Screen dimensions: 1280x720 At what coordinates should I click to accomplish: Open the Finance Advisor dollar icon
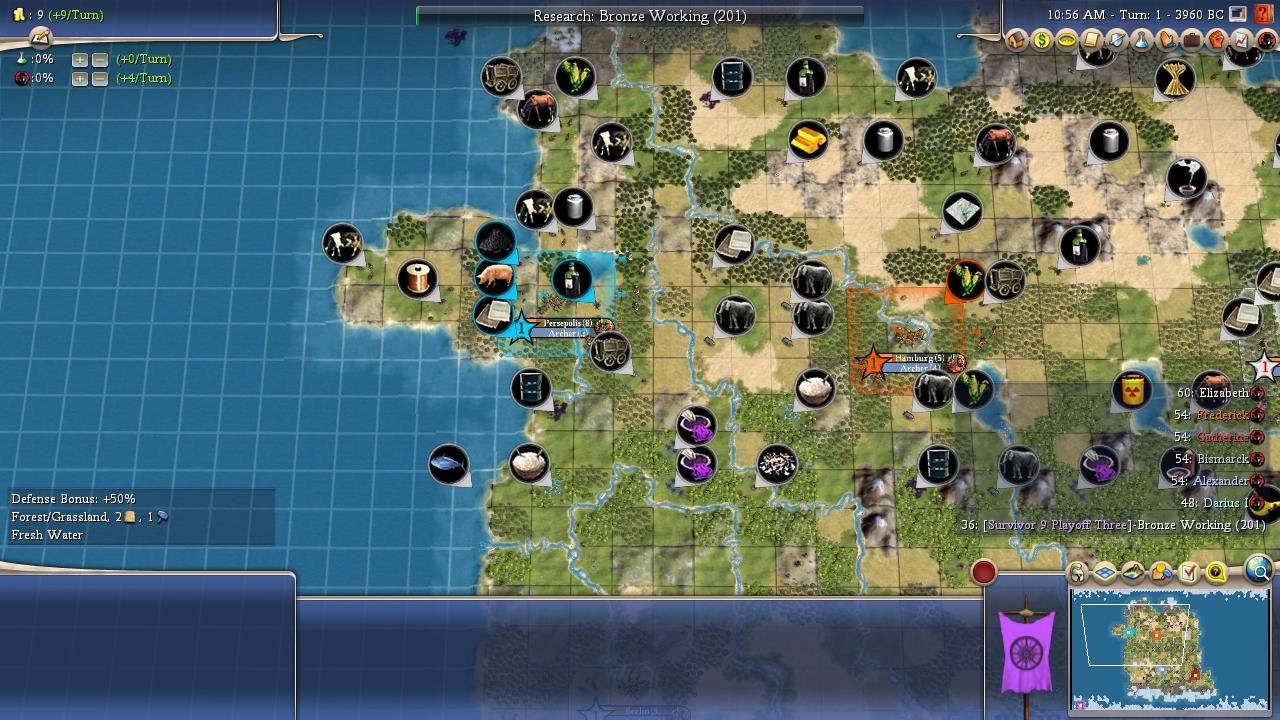pos(1042,40)
